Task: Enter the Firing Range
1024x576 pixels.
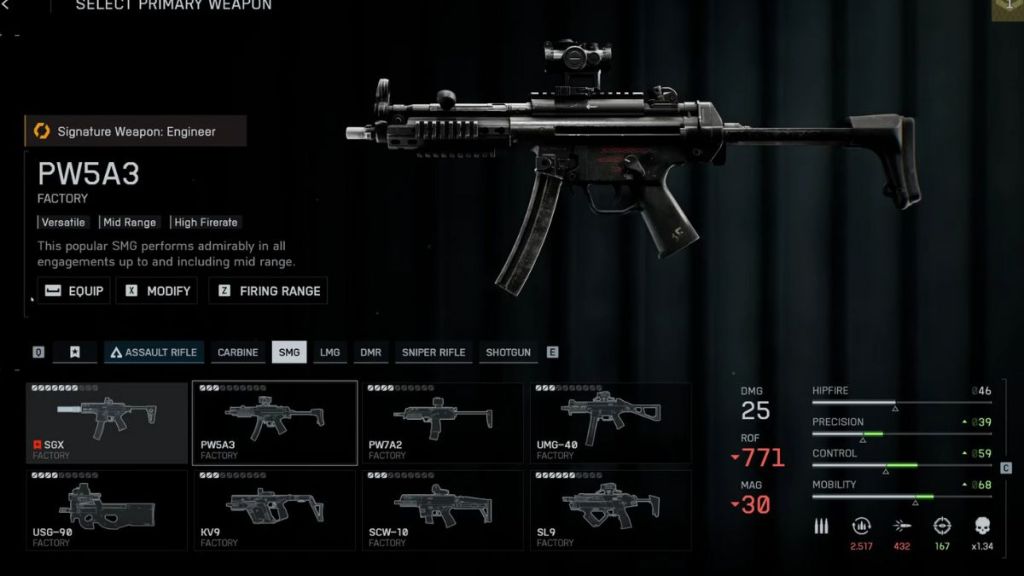Action: point(269,291)
